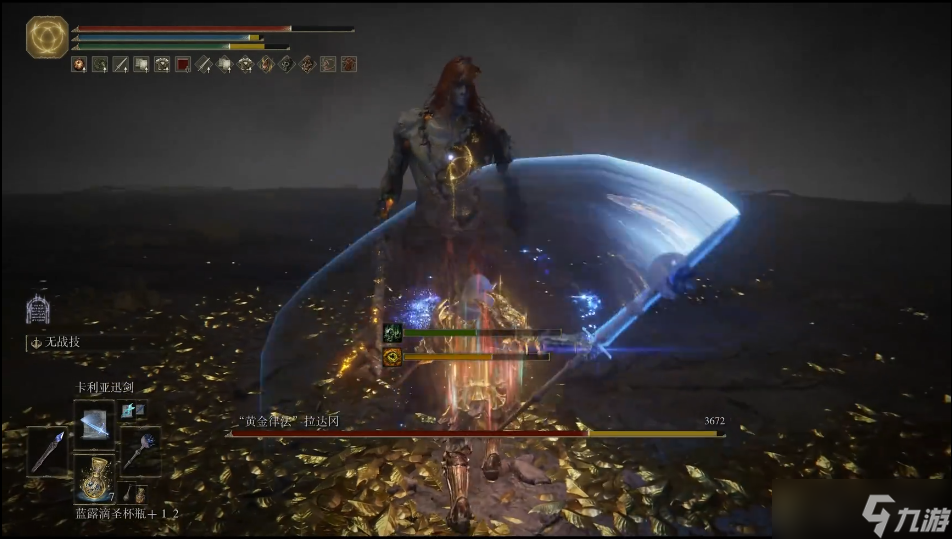Select the golden Elden Ring emblem

coord(47,37)
